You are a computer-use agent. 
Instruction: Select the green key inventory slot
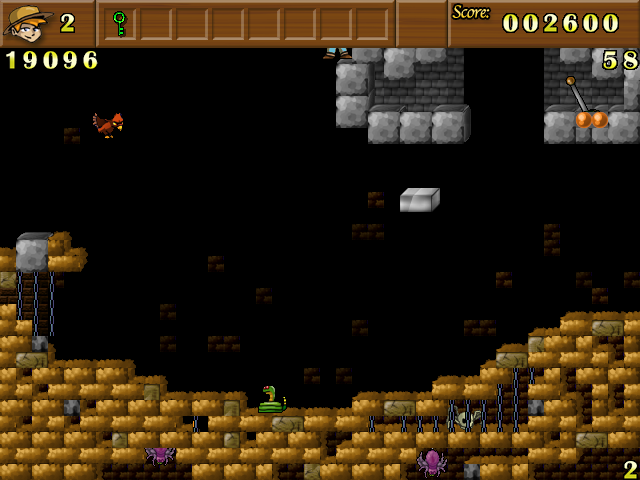point(120,22)
